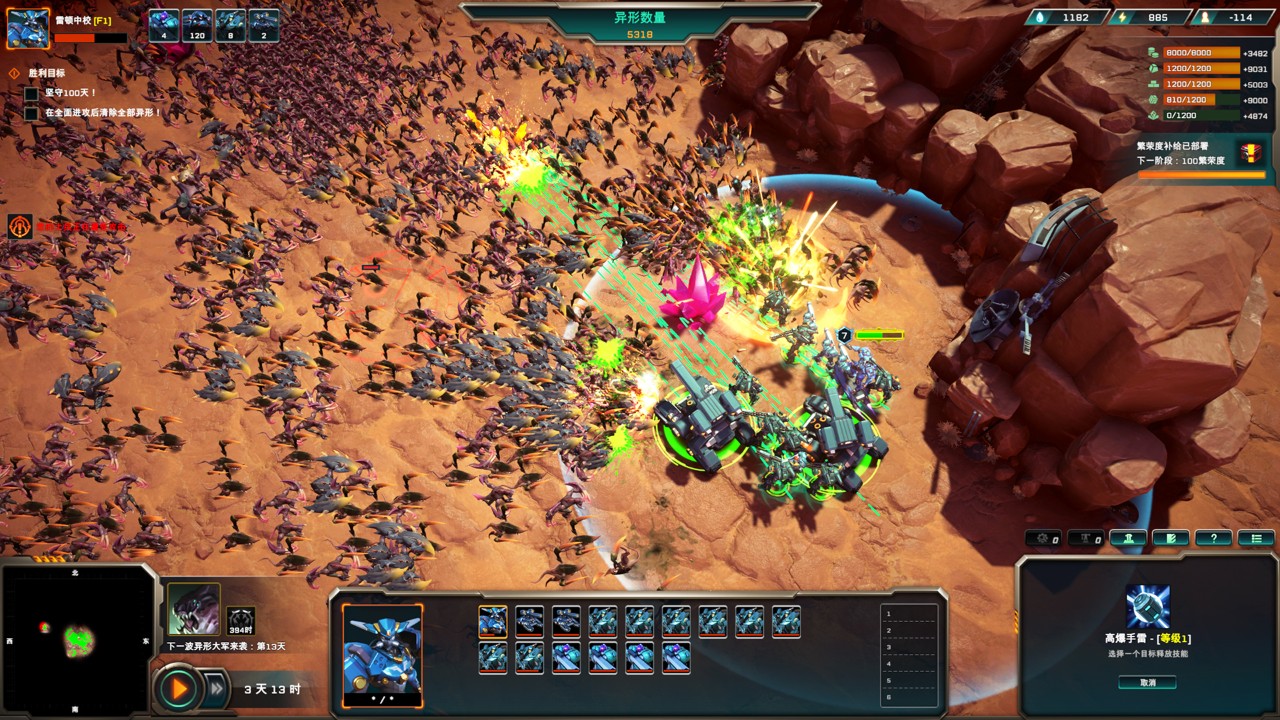Click the unit group icon showing 120

(197, 25)
